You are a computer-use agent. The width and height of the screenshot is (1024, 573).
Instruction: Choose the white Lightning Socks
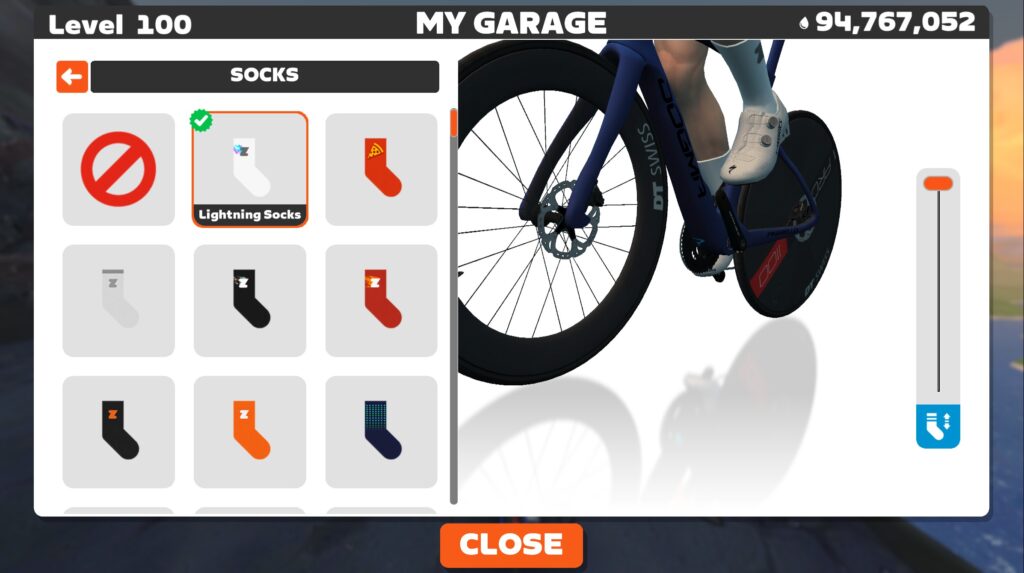pos(250,169)
